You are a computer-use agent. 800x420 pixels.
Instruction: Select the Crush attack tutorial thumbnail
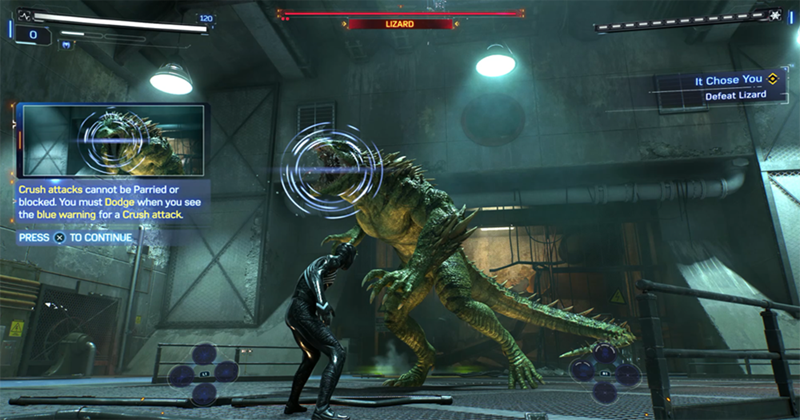(111, 141)
